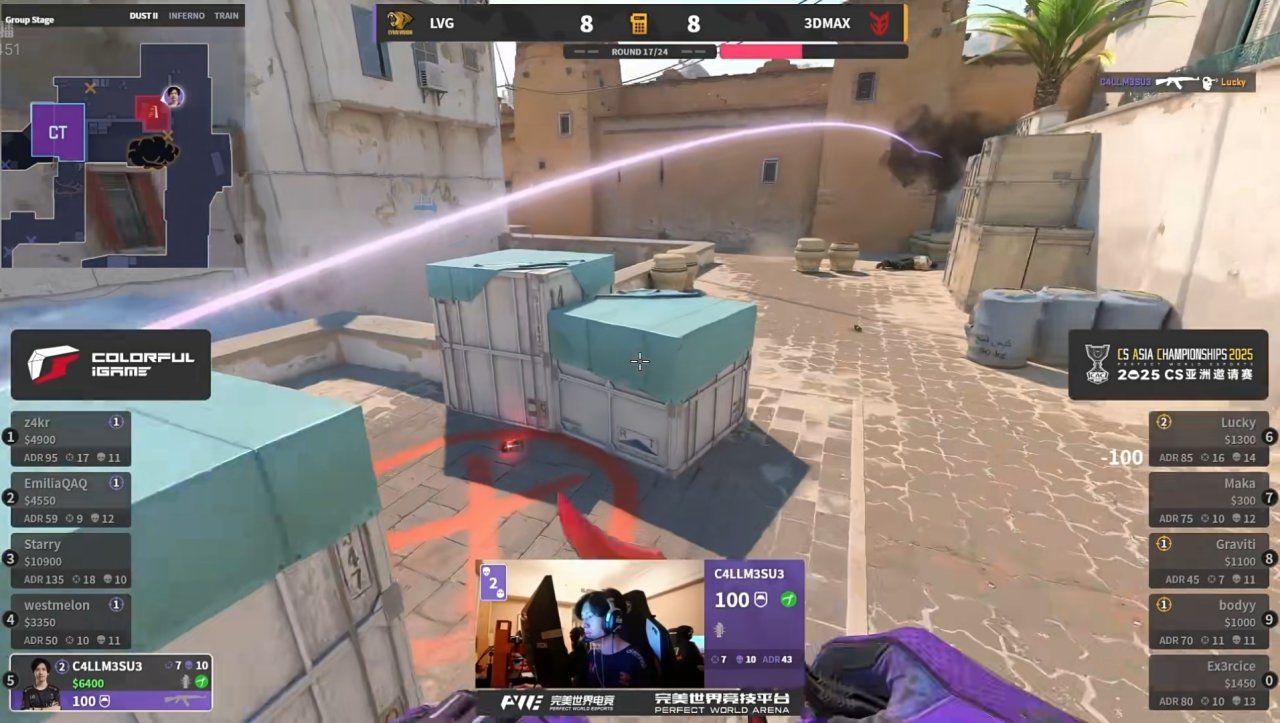Click bodyy's player panel

1208,622
